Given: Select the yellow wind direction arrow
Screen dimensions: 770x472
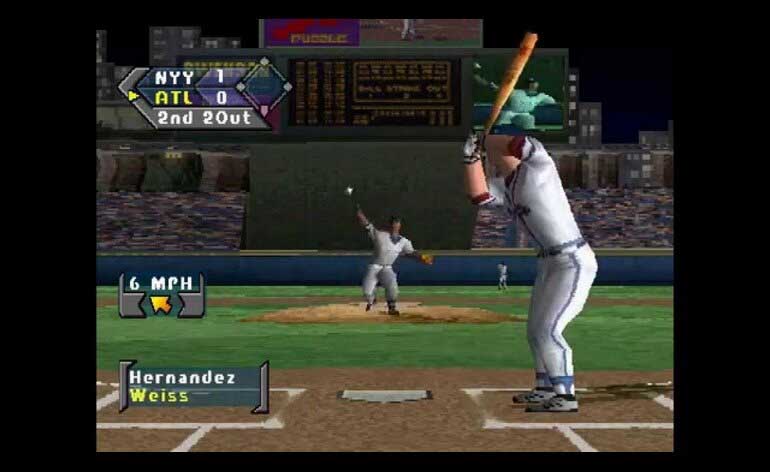Looking at the screenshot, I should click(x=160, y=303).
